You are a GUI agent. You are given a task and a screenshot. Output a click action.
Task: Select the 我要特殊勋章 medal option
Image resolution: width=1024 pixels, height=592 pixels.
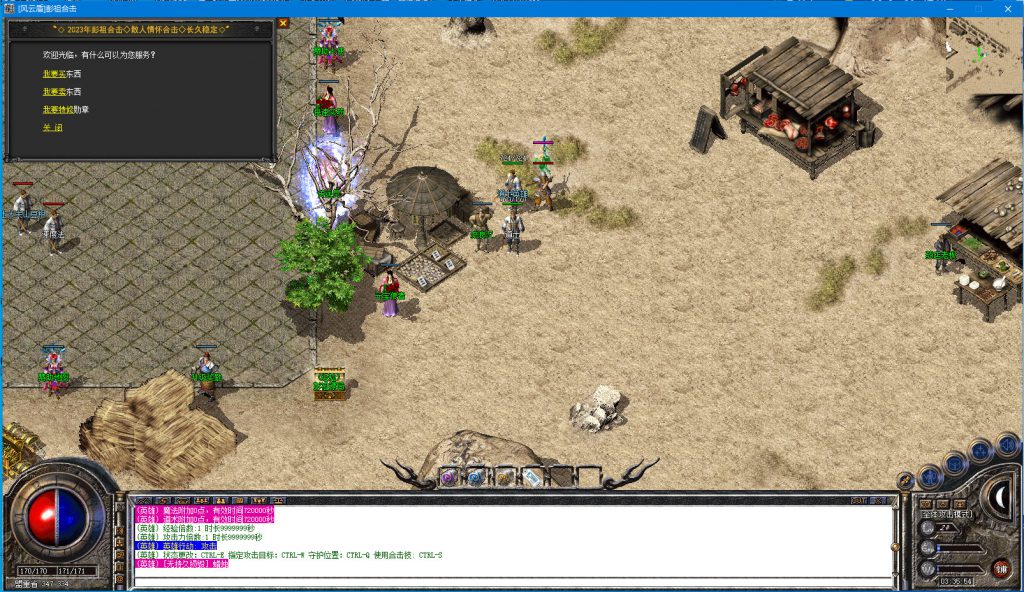pyautogui.click(x=65, y=109)
